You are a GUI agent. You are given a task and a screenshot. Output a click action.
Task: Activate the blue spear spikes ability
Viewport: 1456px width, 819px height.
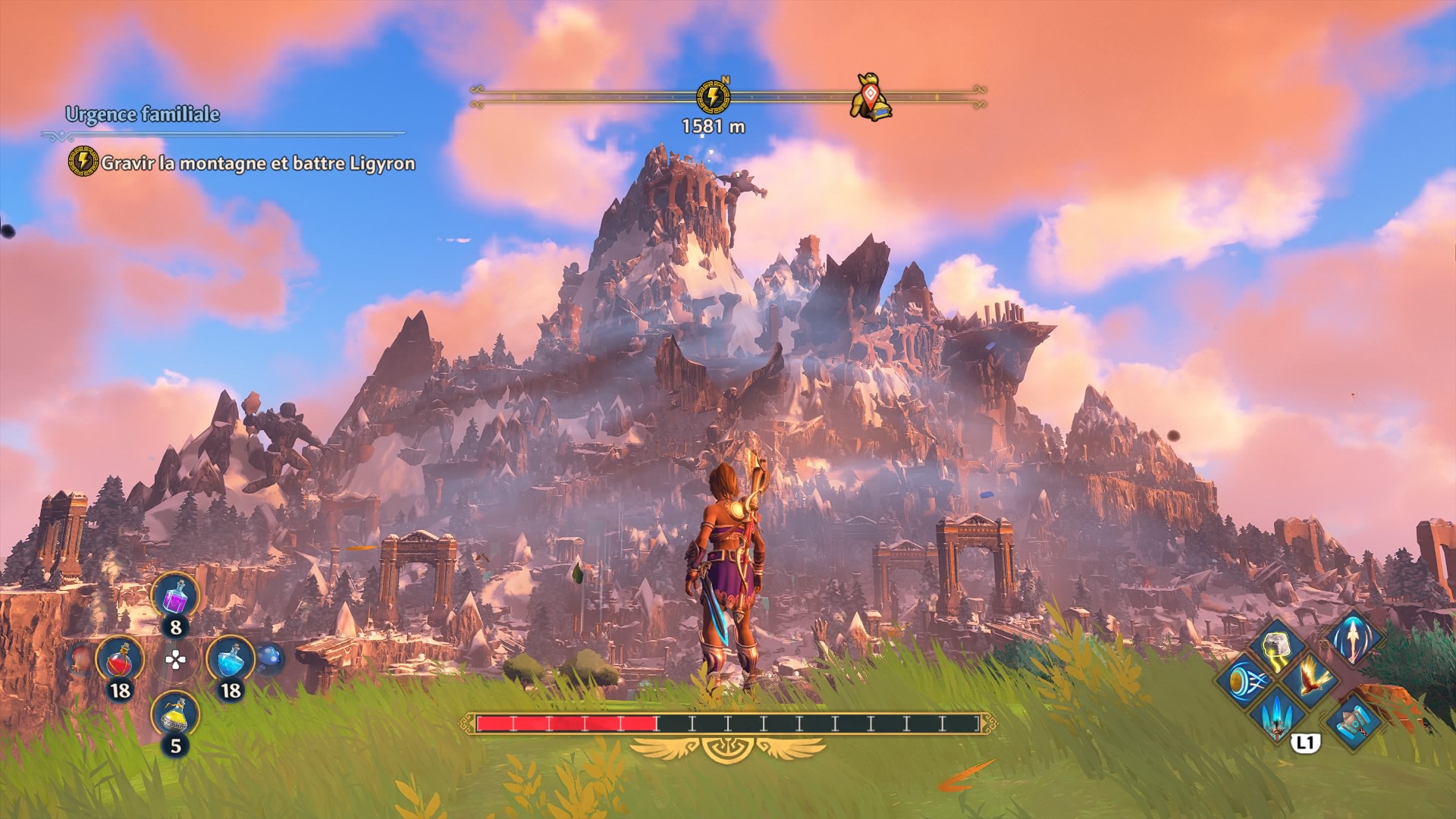(x=1279, y=713)
